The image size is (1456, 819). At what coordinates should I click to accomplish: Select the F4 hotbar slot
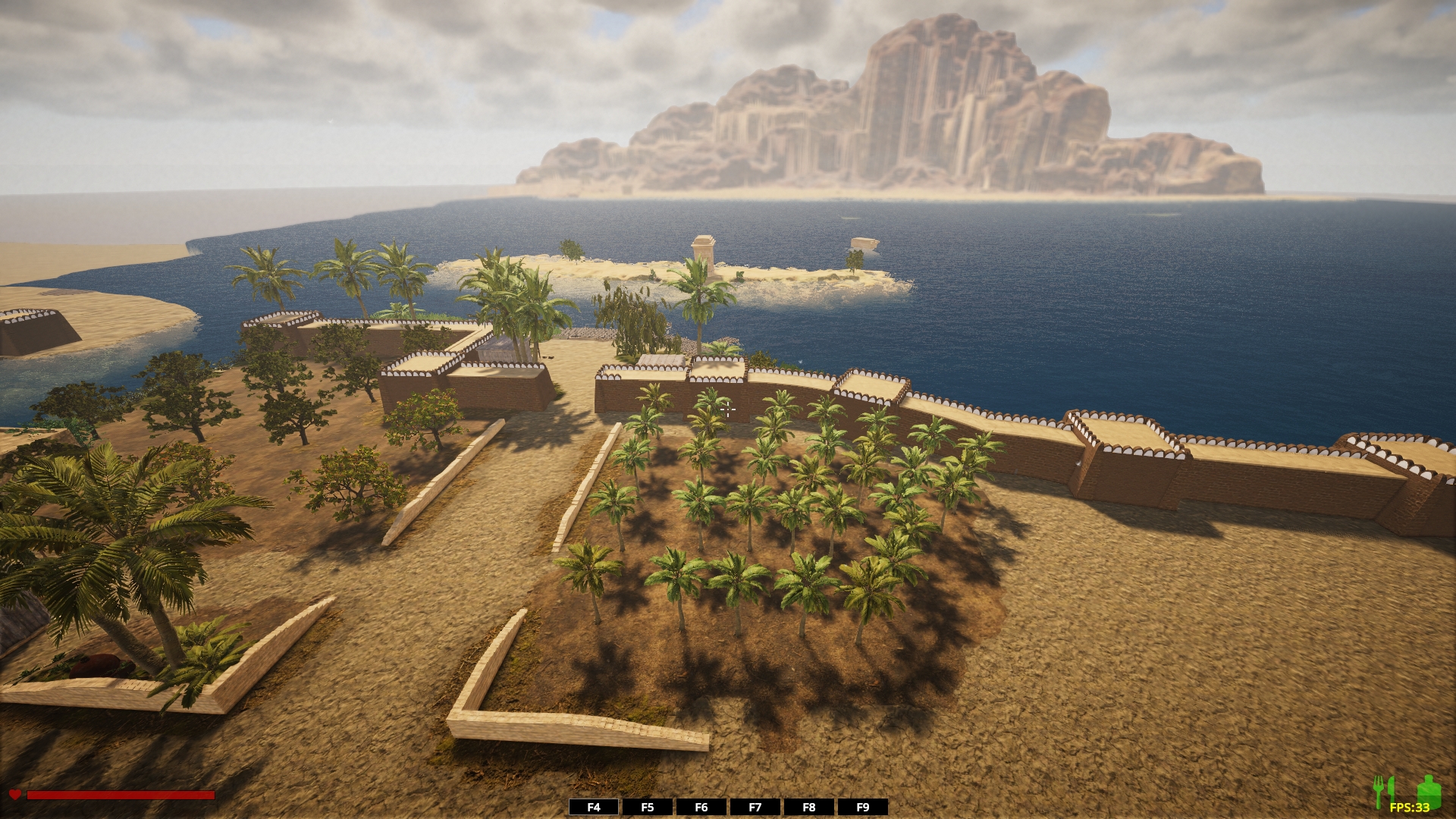pos(594,807)
